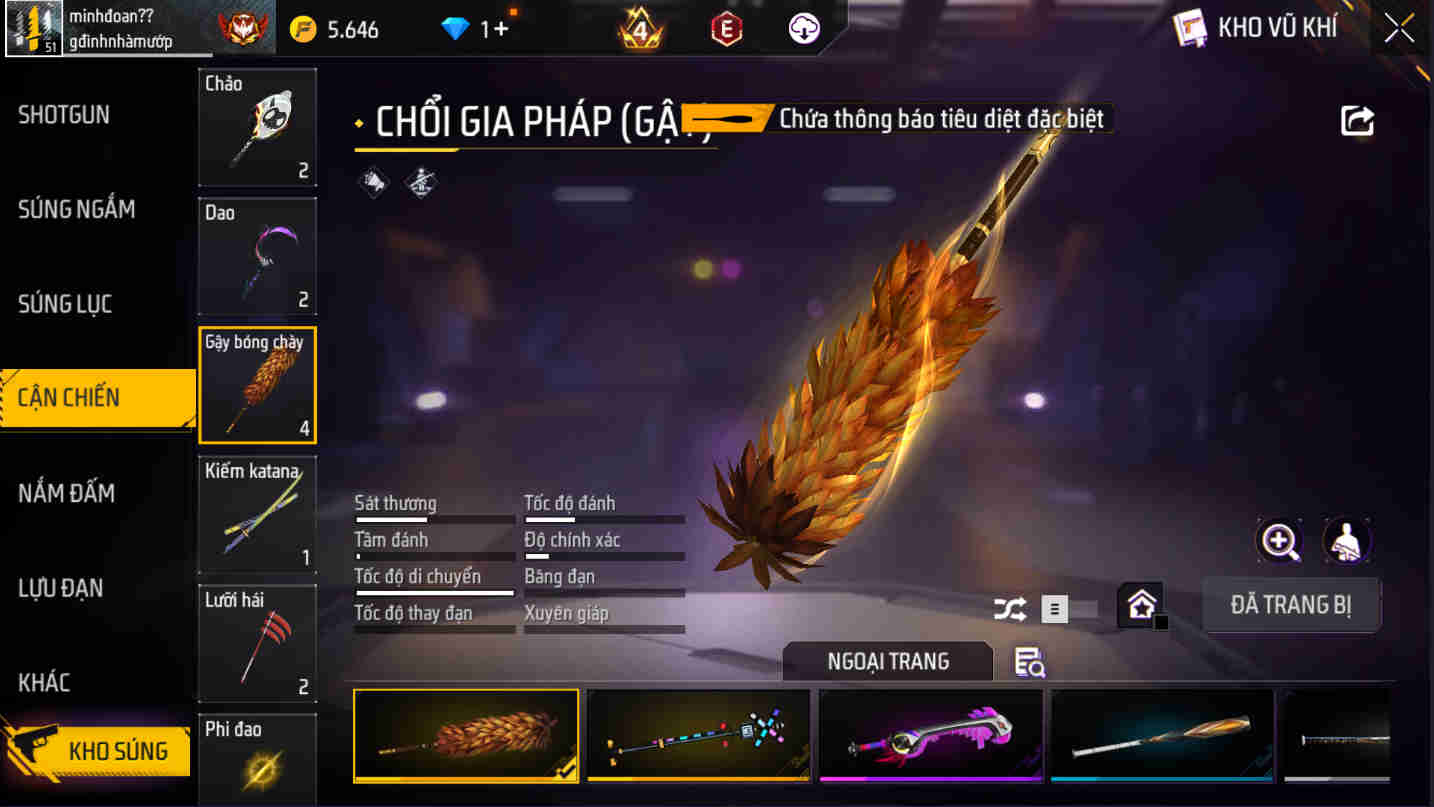Screen dimensions: 1434x807
Task: Adjust the skin display slider next to shuffle icon
Action: (1055, 608)
